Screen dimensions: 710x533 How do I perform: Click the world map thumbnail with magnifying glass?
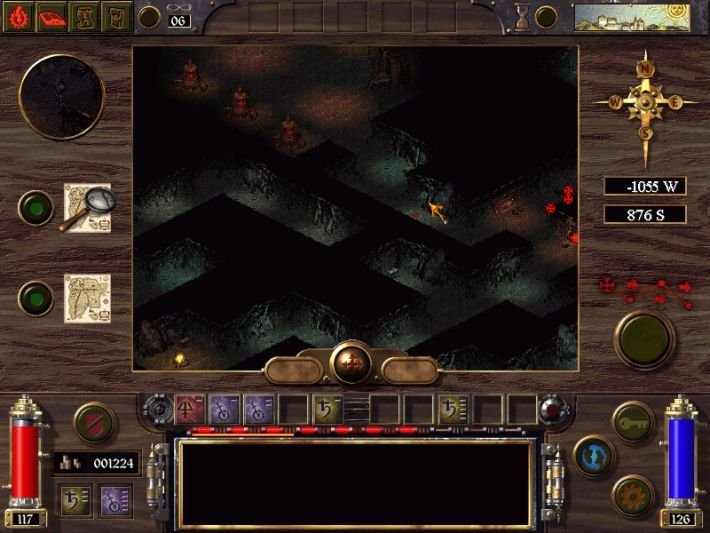[x=88, y=207]
